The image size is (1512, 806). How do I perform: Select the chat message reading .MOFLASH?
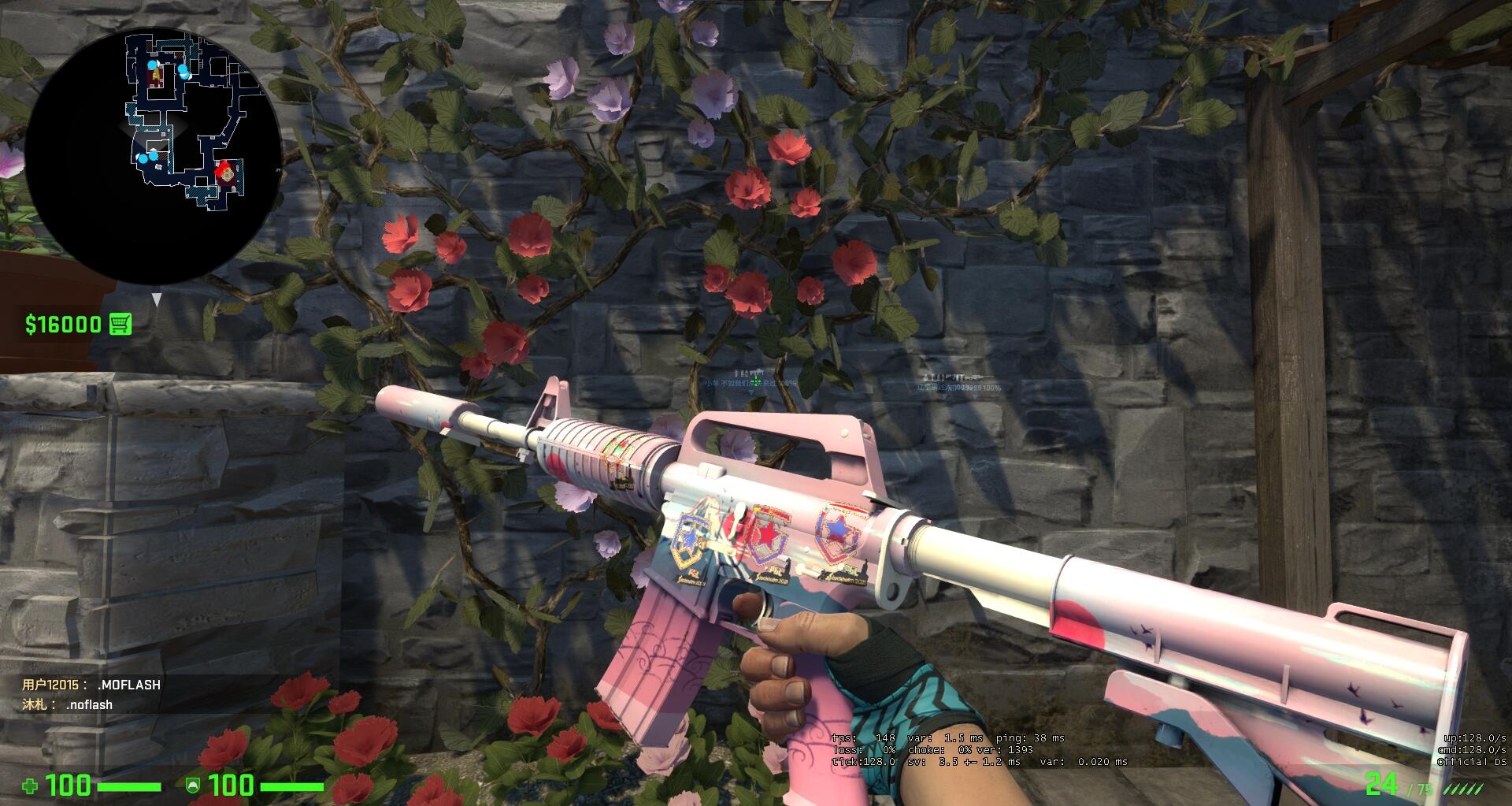[129, 685]
